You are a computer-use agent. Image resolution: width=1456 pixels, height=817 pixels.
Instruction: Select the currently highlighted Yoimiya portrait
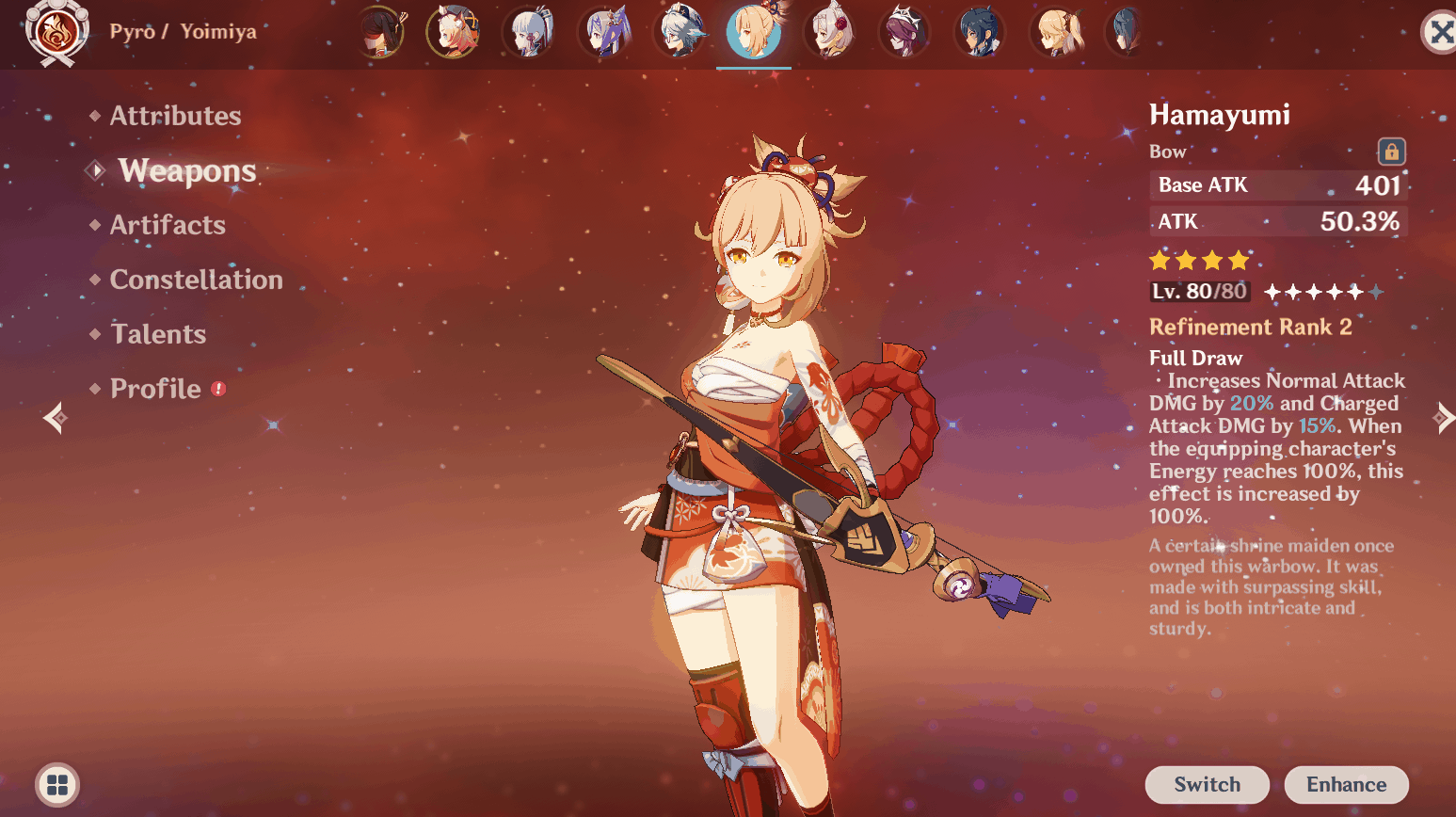tap(753, 31)
